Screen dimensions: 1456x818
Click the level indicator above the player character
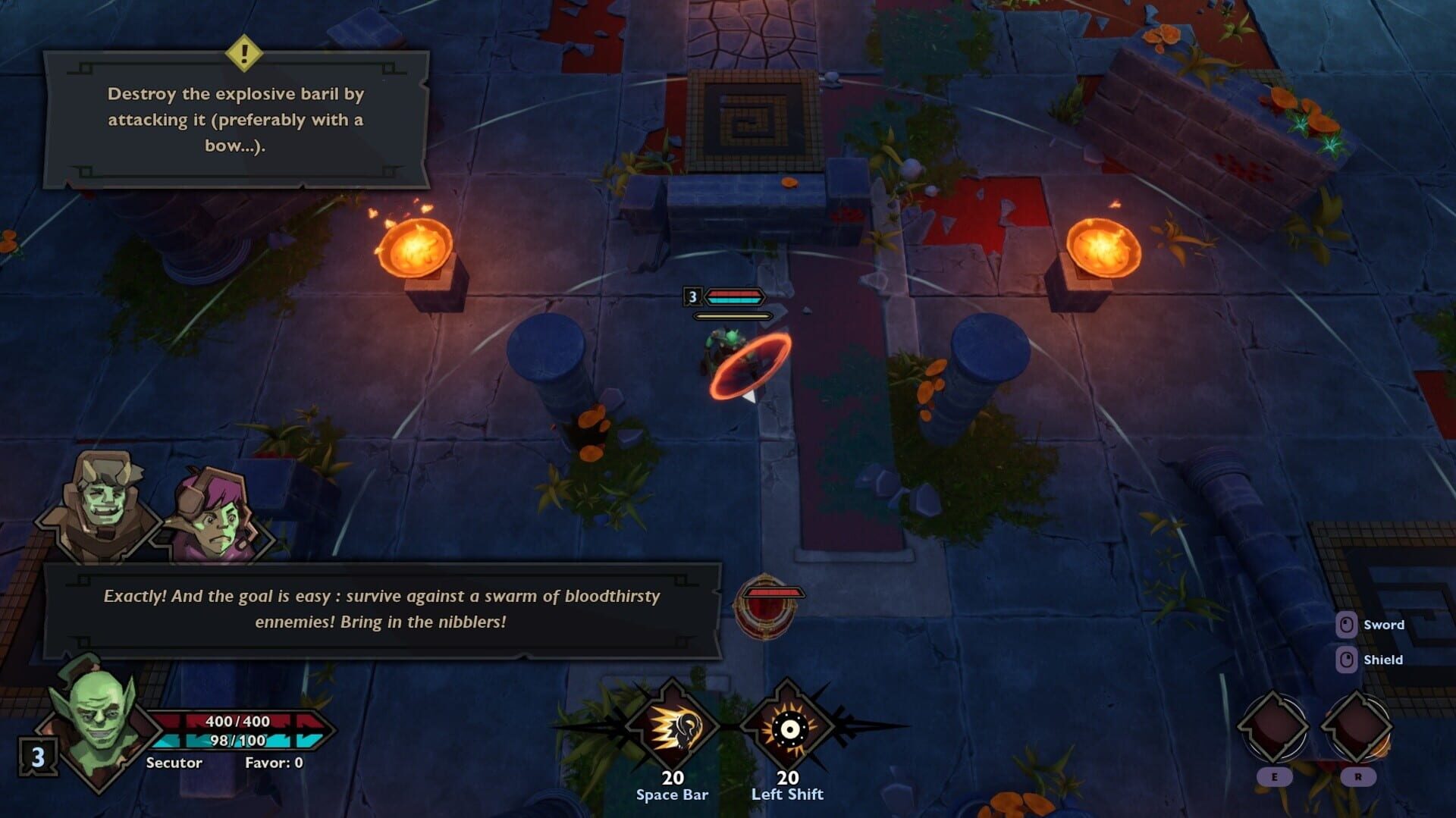tap(693, 297)
